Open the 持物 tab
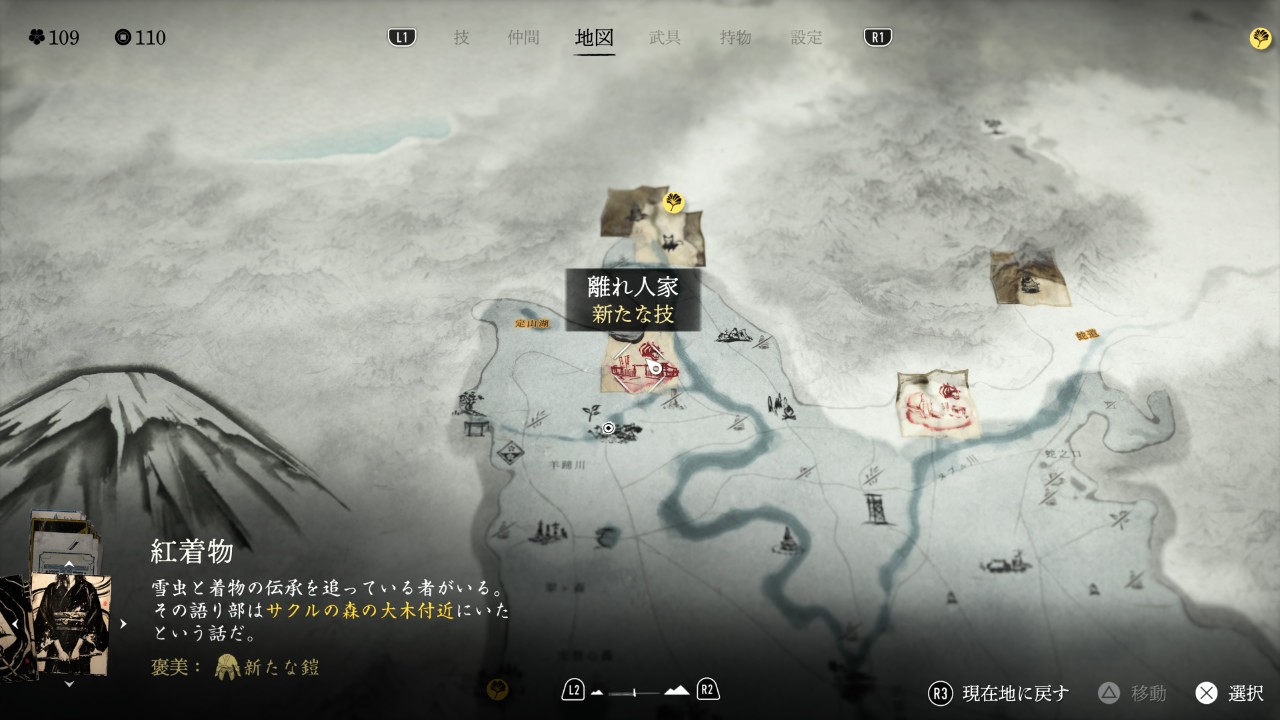Viewport: 1280px width, 720px height. click(x=735, y=38)
